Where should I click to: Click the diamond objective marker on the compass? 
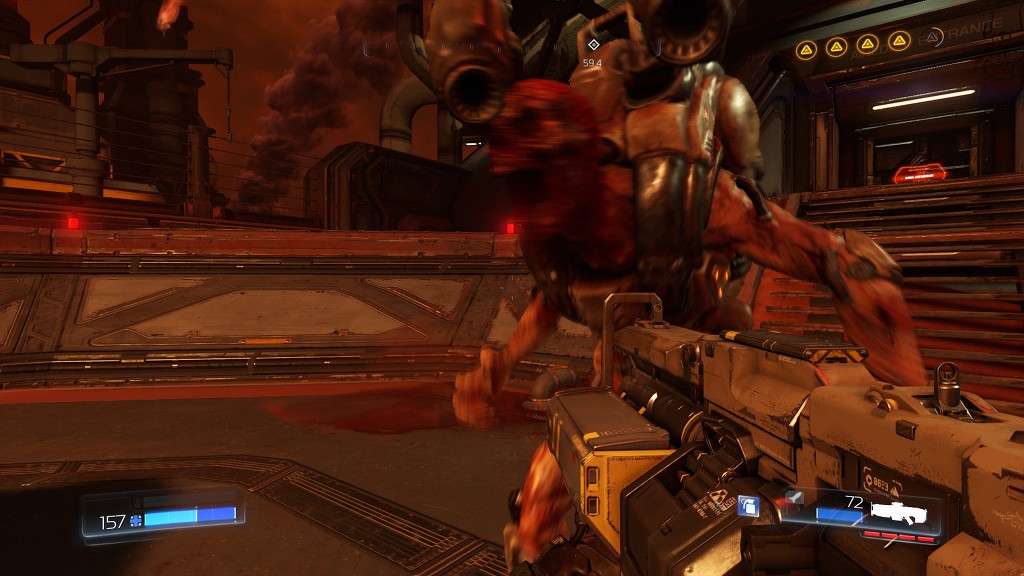click(593, 45)
